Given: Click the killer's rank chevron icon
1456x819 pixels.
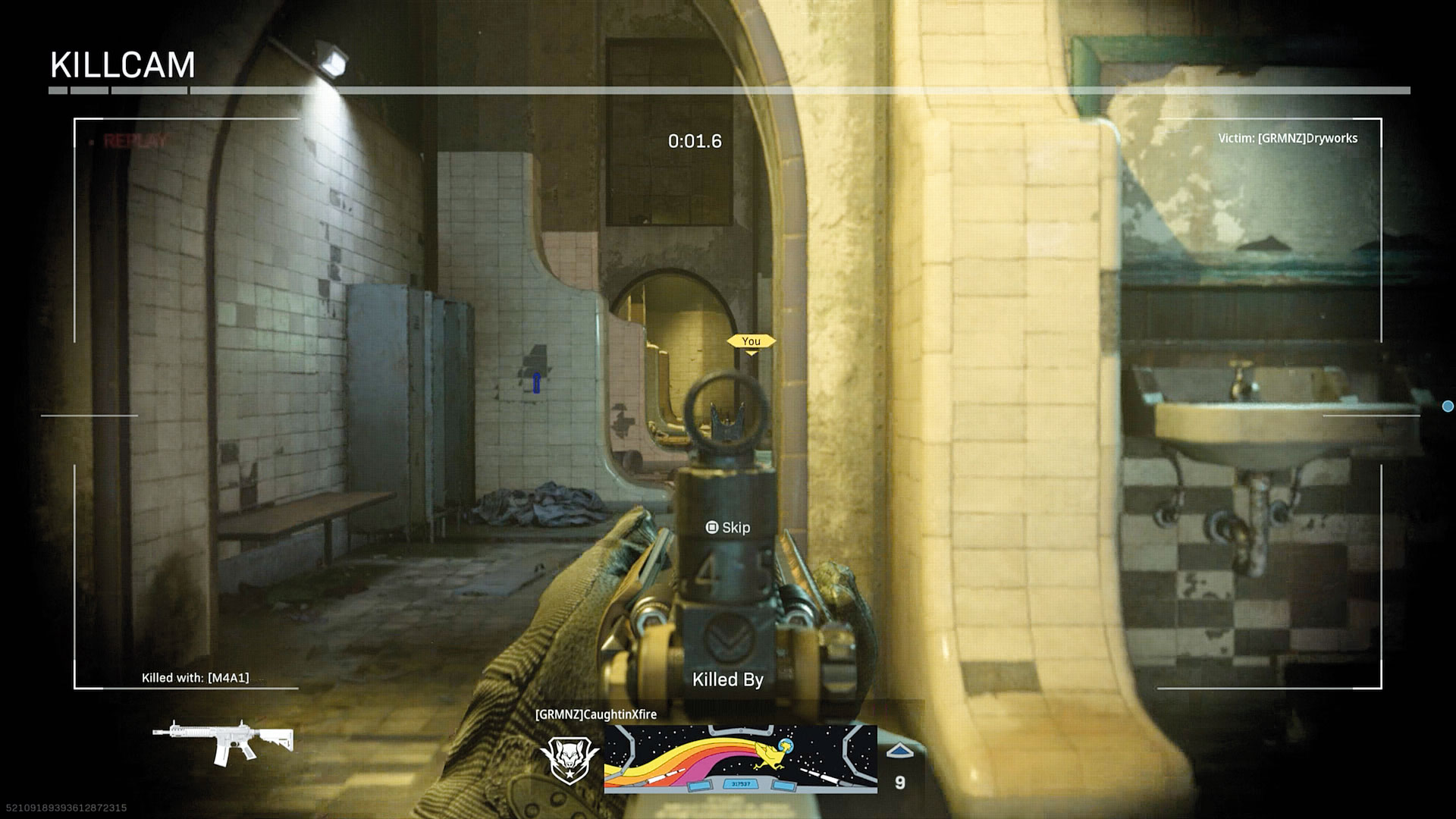Looking at the screenshot, I should tap(899, 751).
